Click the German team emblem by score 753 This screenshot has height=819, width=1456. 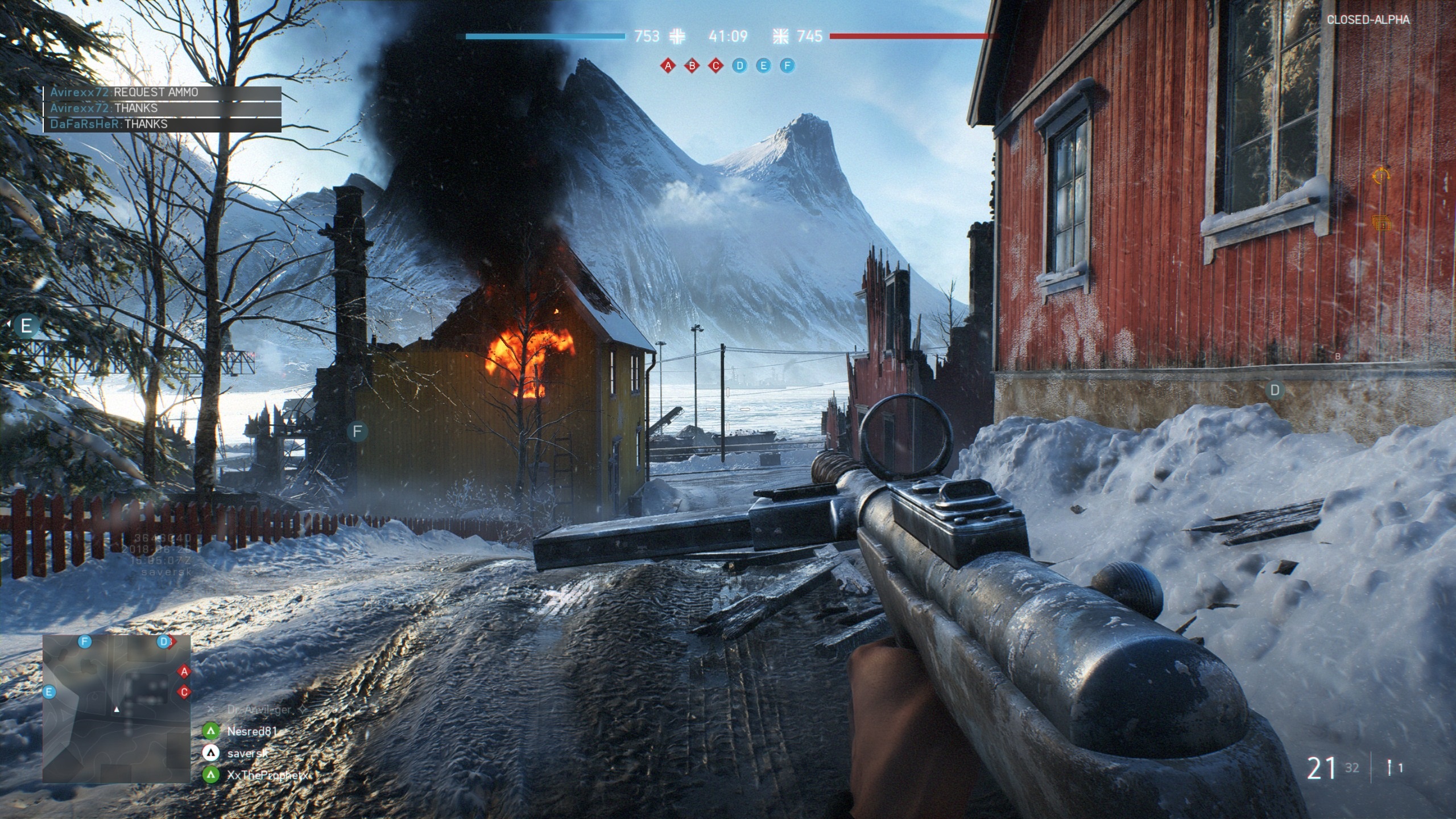click(677, 36)
